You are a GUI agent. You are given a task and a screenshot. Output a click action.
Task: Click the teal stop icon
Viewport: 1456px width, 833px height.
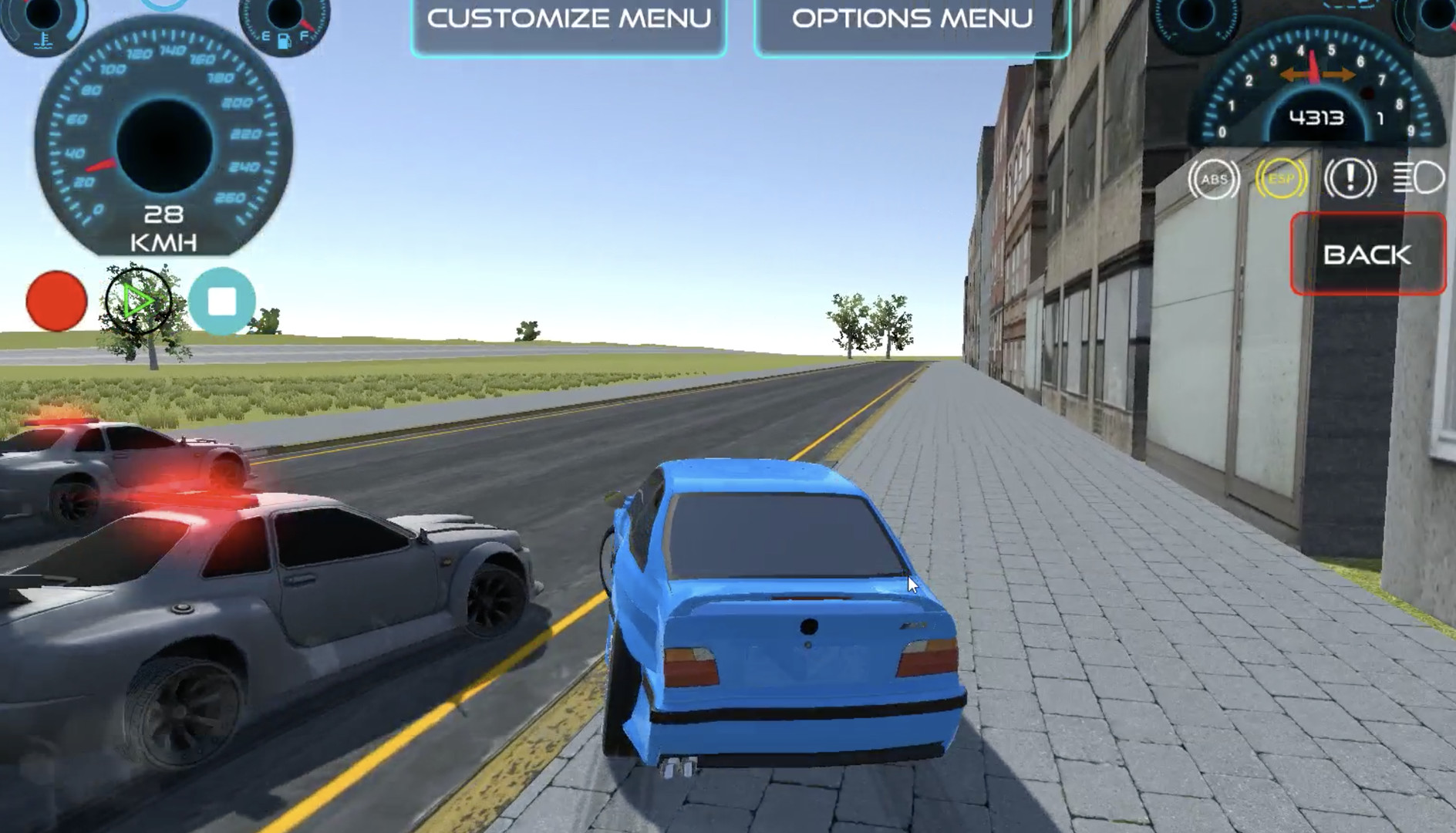pos(222,299)
